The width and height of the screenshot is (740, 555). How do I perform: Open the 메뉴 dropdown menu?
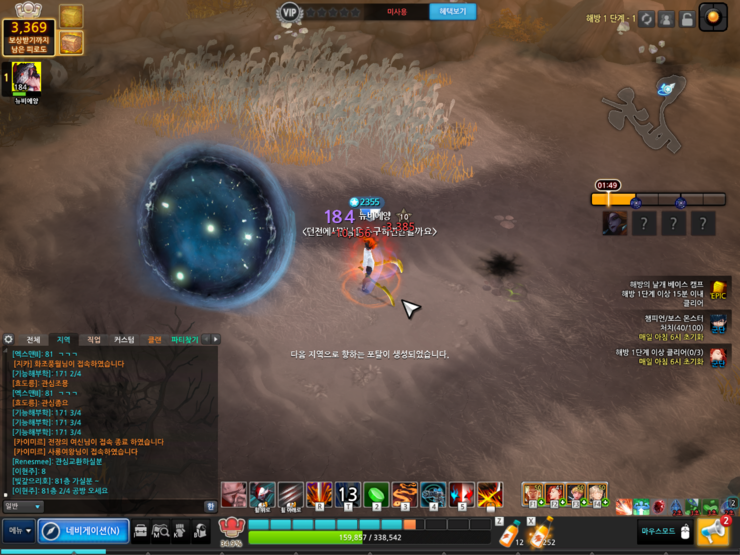point(19,531)
